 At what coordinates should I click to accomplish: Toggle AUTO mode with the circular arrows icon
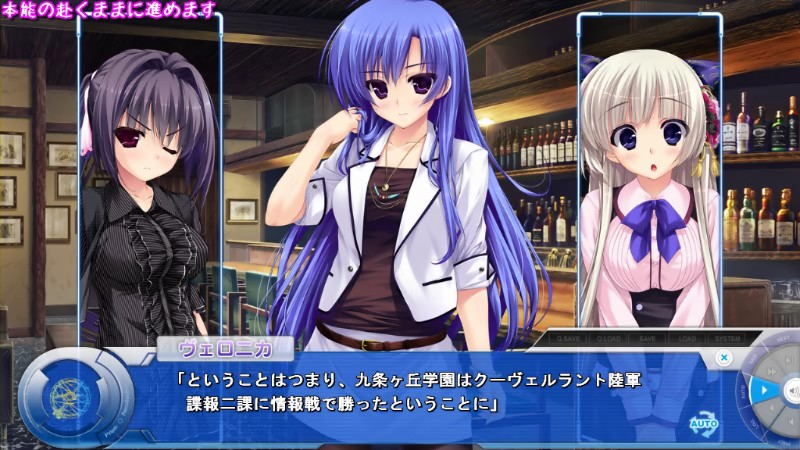[703, 423]
